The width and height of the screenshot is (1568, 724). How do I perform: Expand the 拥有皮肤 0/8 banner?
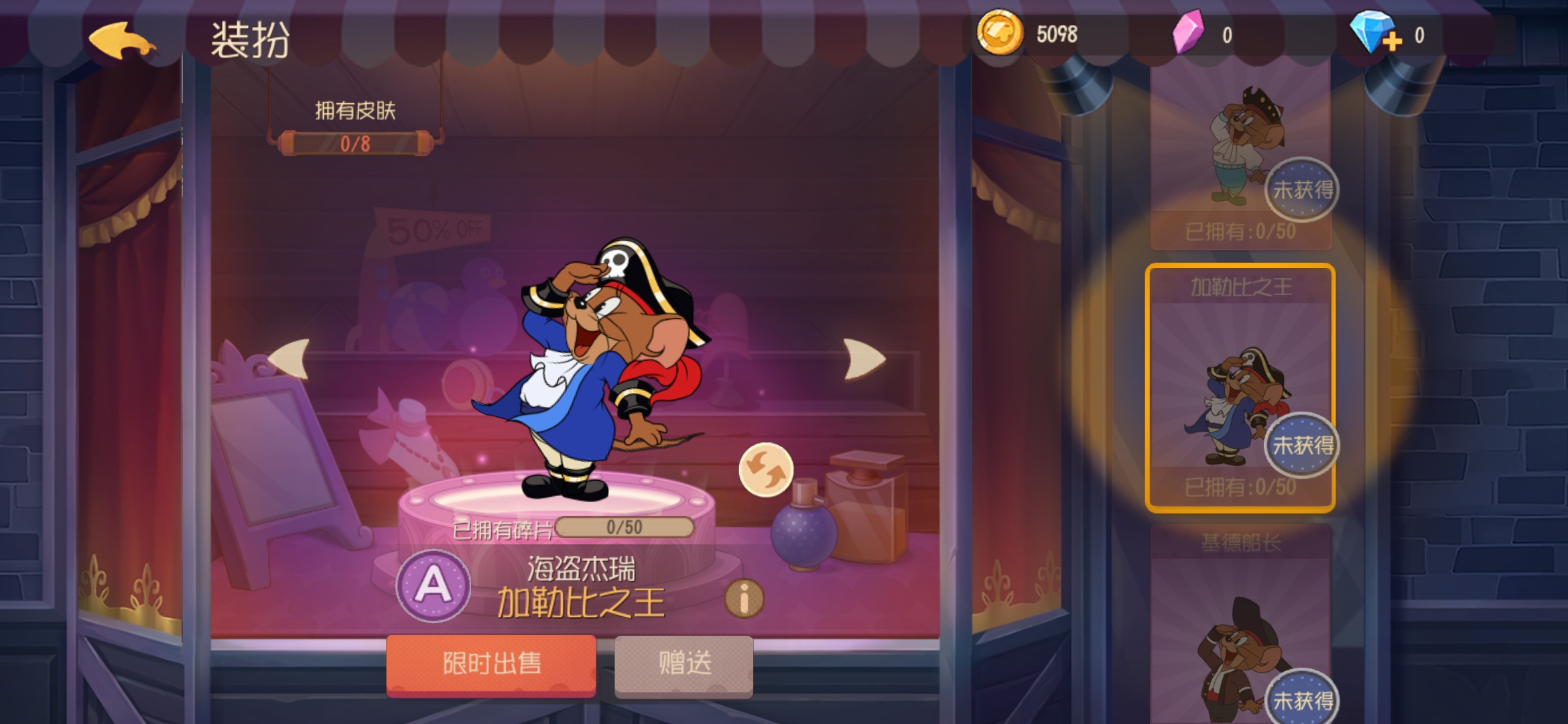[354, 127]
